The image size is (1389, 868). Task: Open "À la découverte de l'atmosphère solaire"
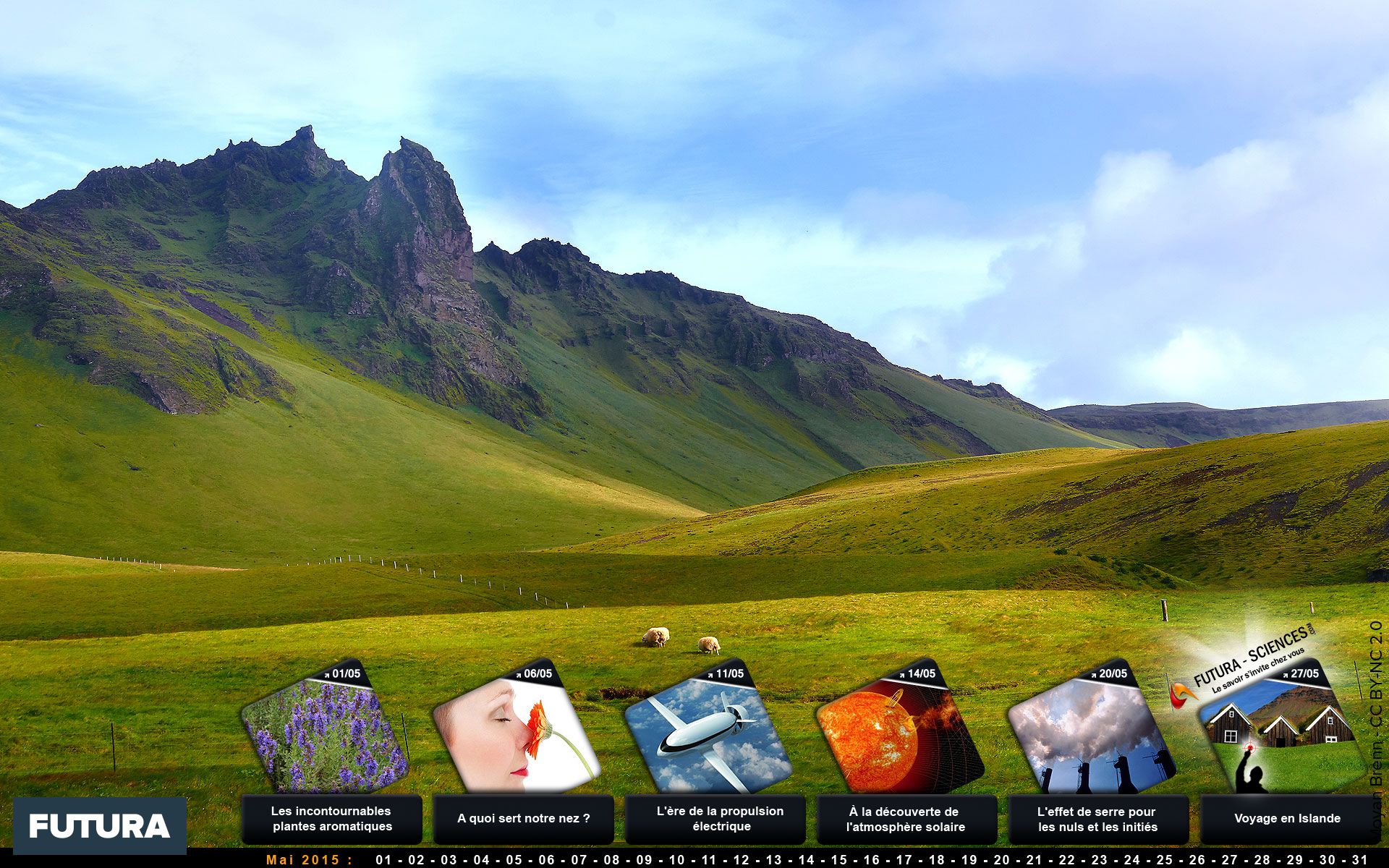click(x=906, y=819)
